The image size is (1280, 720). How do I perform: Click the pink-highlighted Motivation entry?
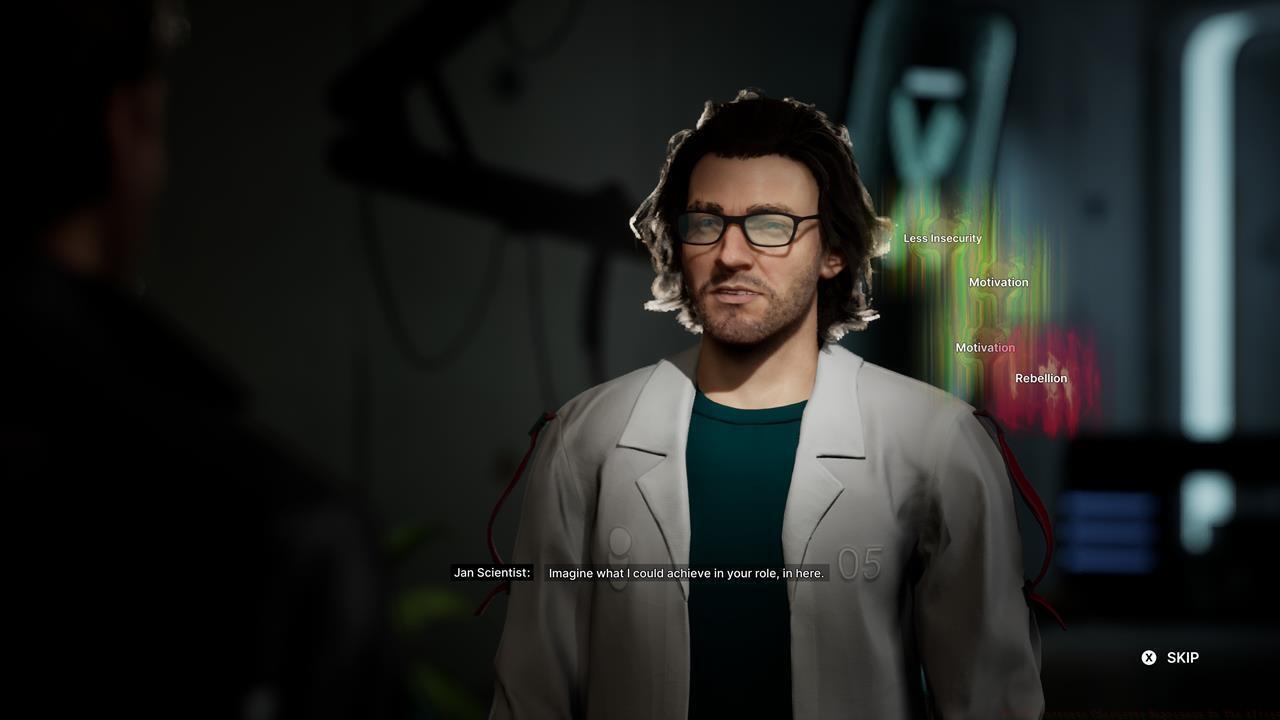[x=985, y=347]
